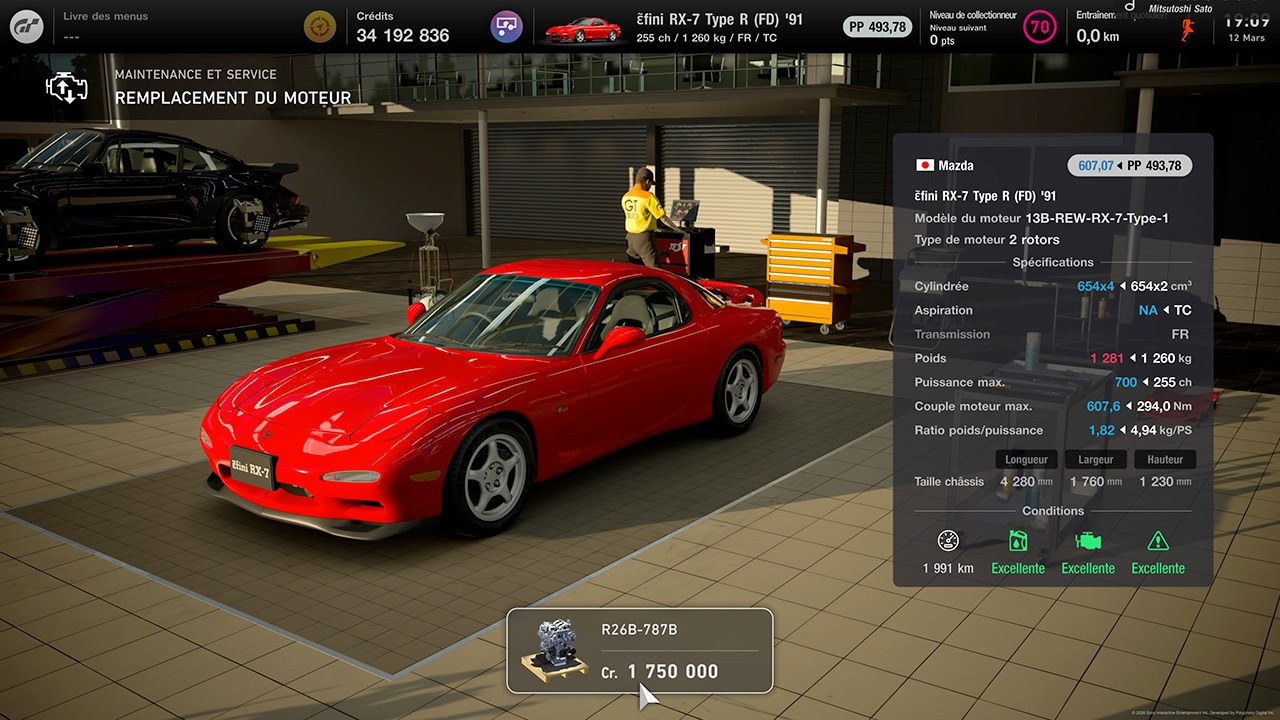Open the purple gift icon in the top bar

click(506, 26)
